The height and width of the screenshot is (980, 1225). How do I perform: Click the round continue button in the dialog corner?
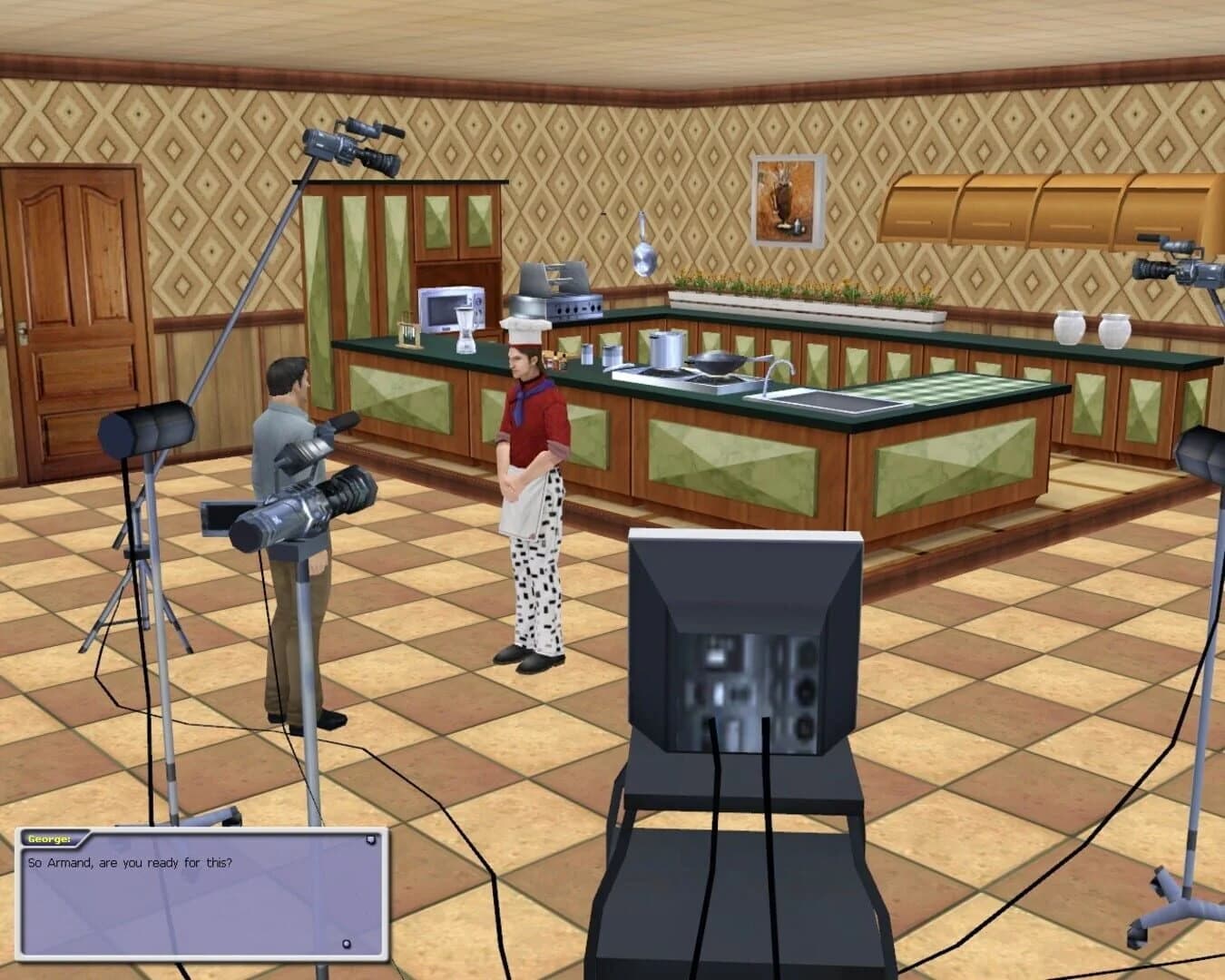pyautogui.click(x=346, y=943)
